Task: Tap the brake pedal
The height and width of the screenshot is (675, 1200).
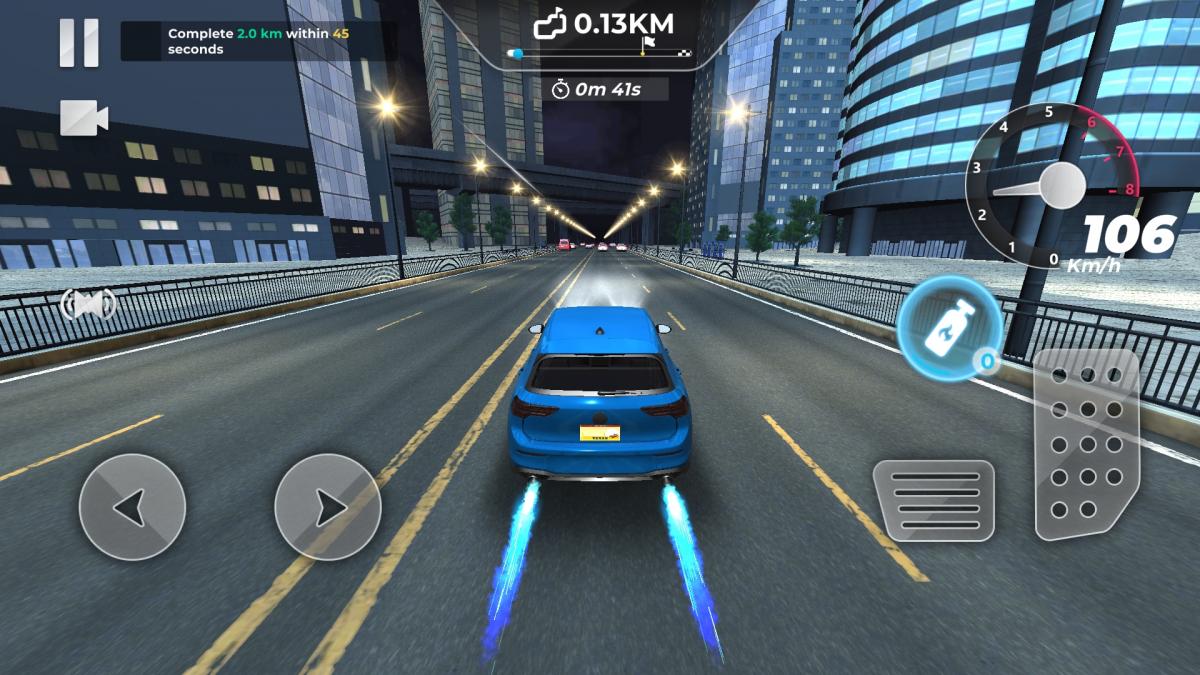Action: click(933, 500)
